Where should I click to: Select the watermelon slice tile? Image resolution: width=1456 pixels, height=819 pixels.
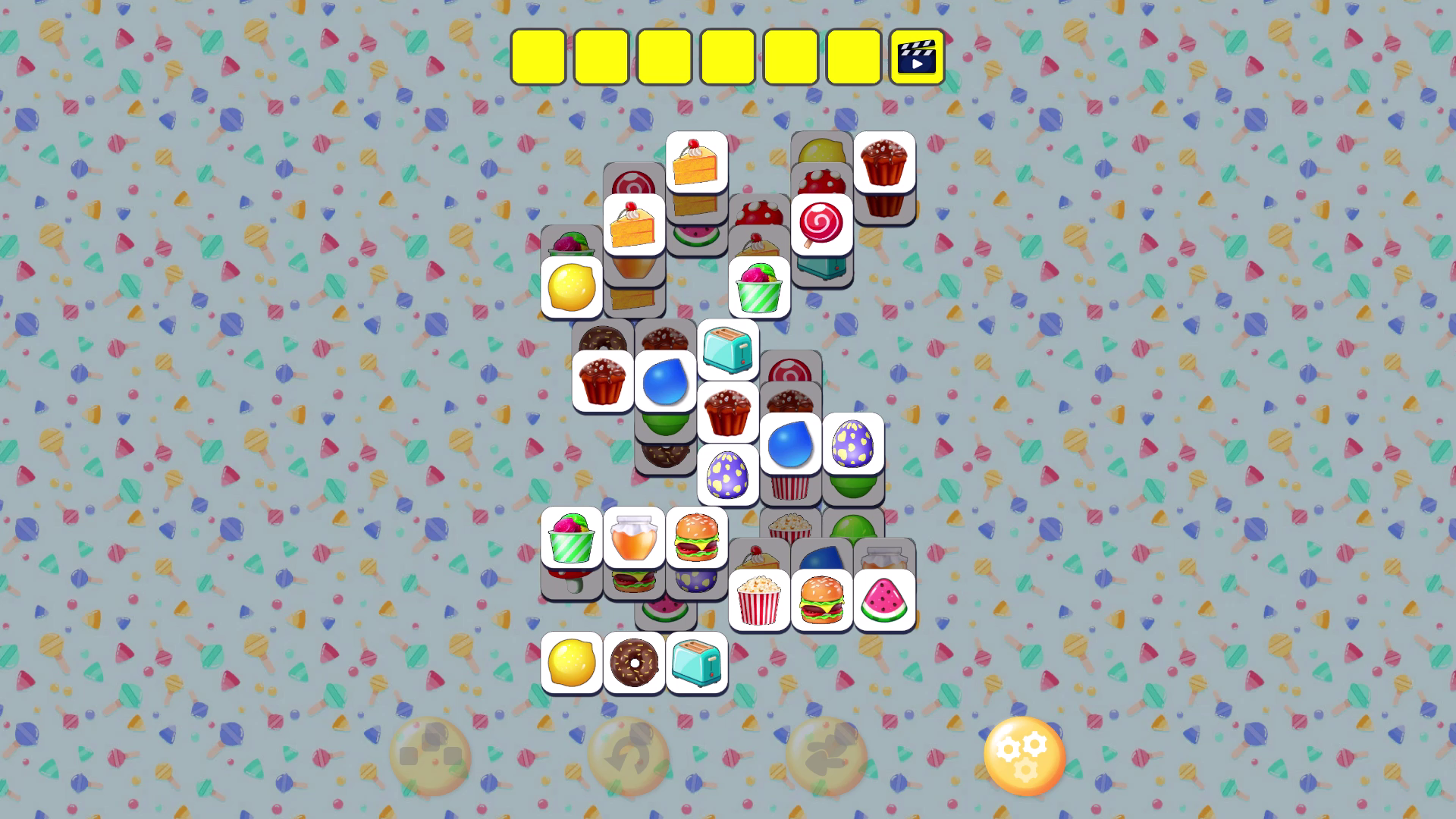coord(882,599)
